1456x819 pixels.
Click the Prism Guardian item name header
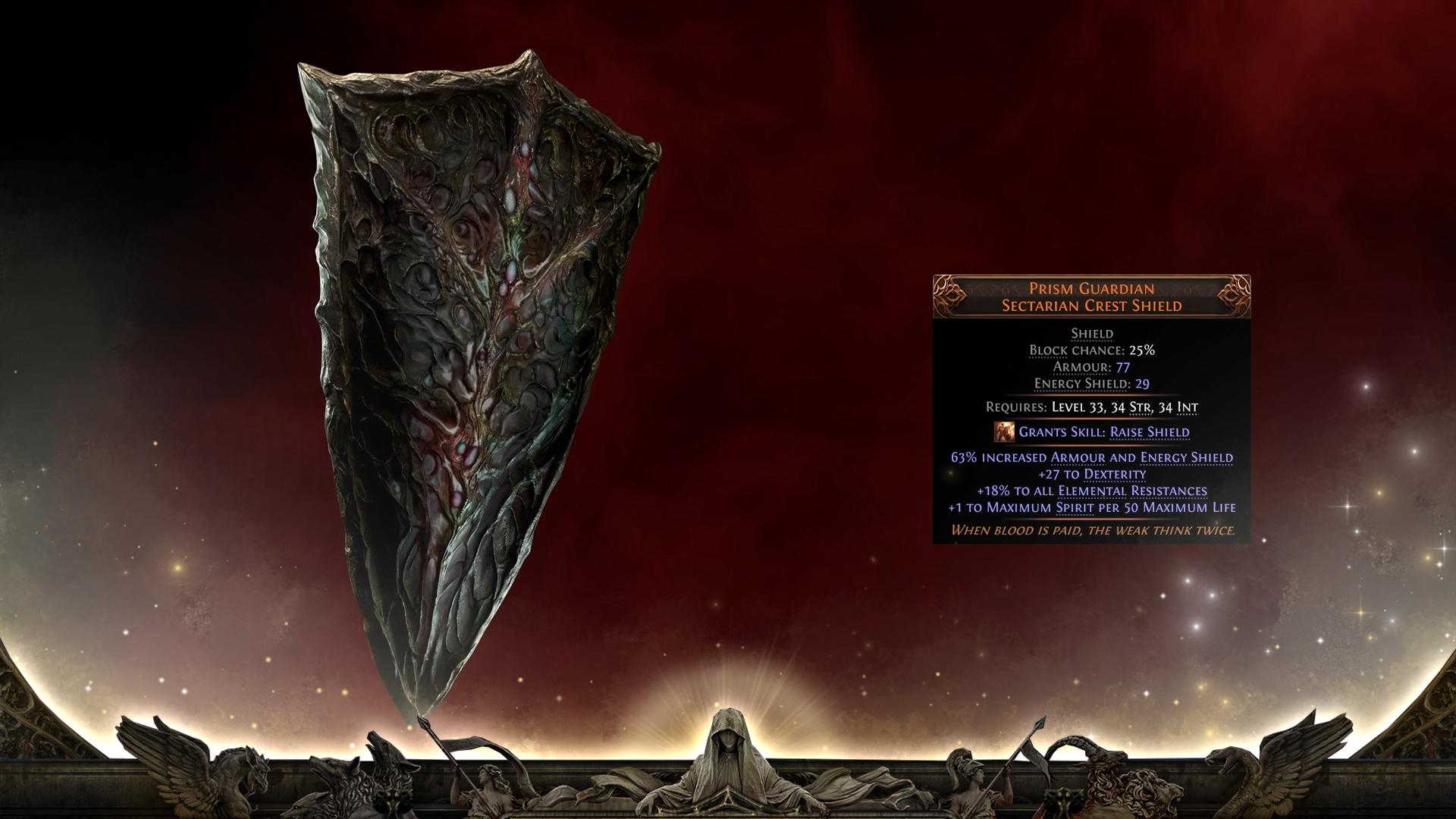tap(1092, 287)
